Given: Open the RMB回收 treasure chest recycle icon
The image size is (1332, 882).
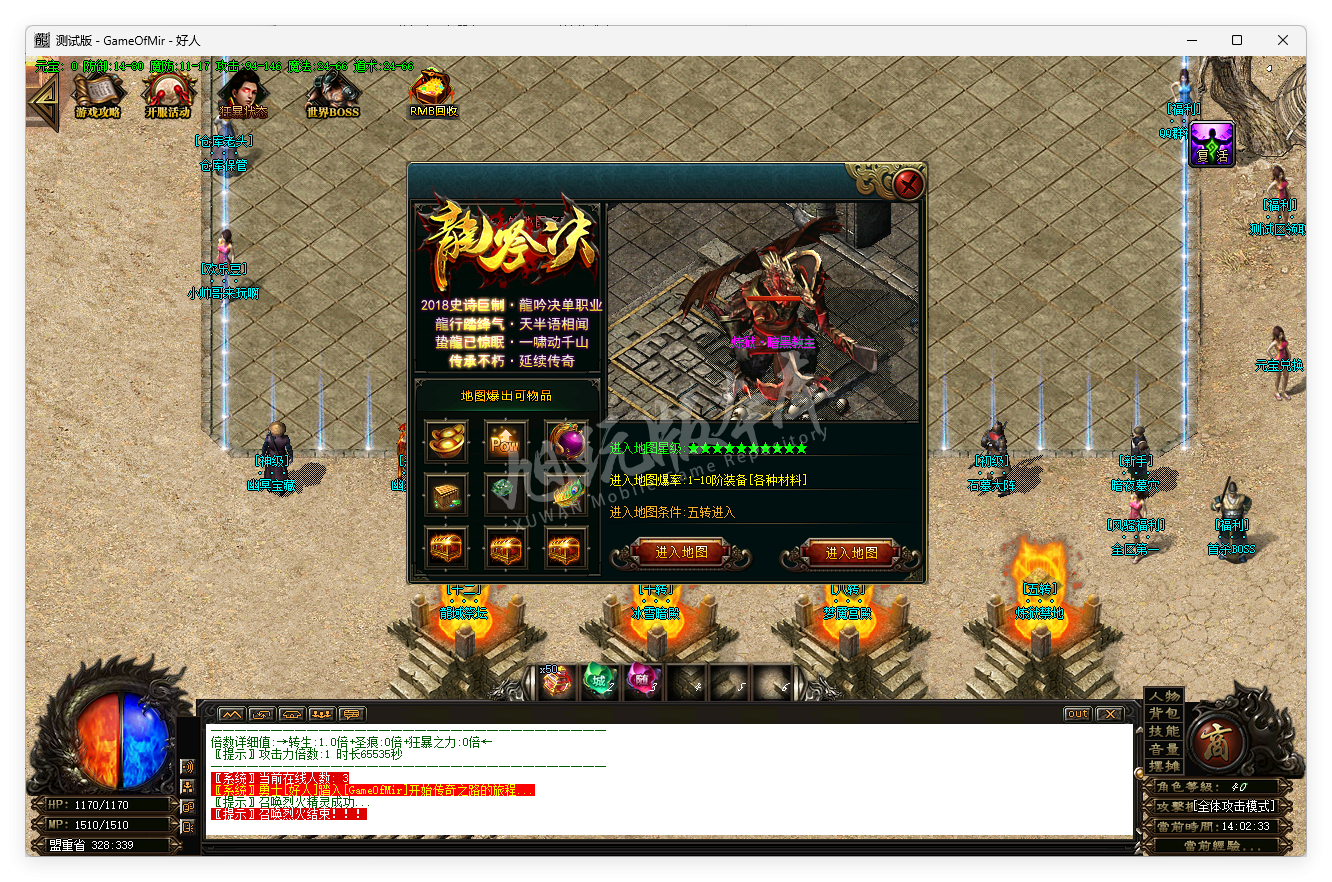Looking at the screenshot, I should [x=430, y=90].
